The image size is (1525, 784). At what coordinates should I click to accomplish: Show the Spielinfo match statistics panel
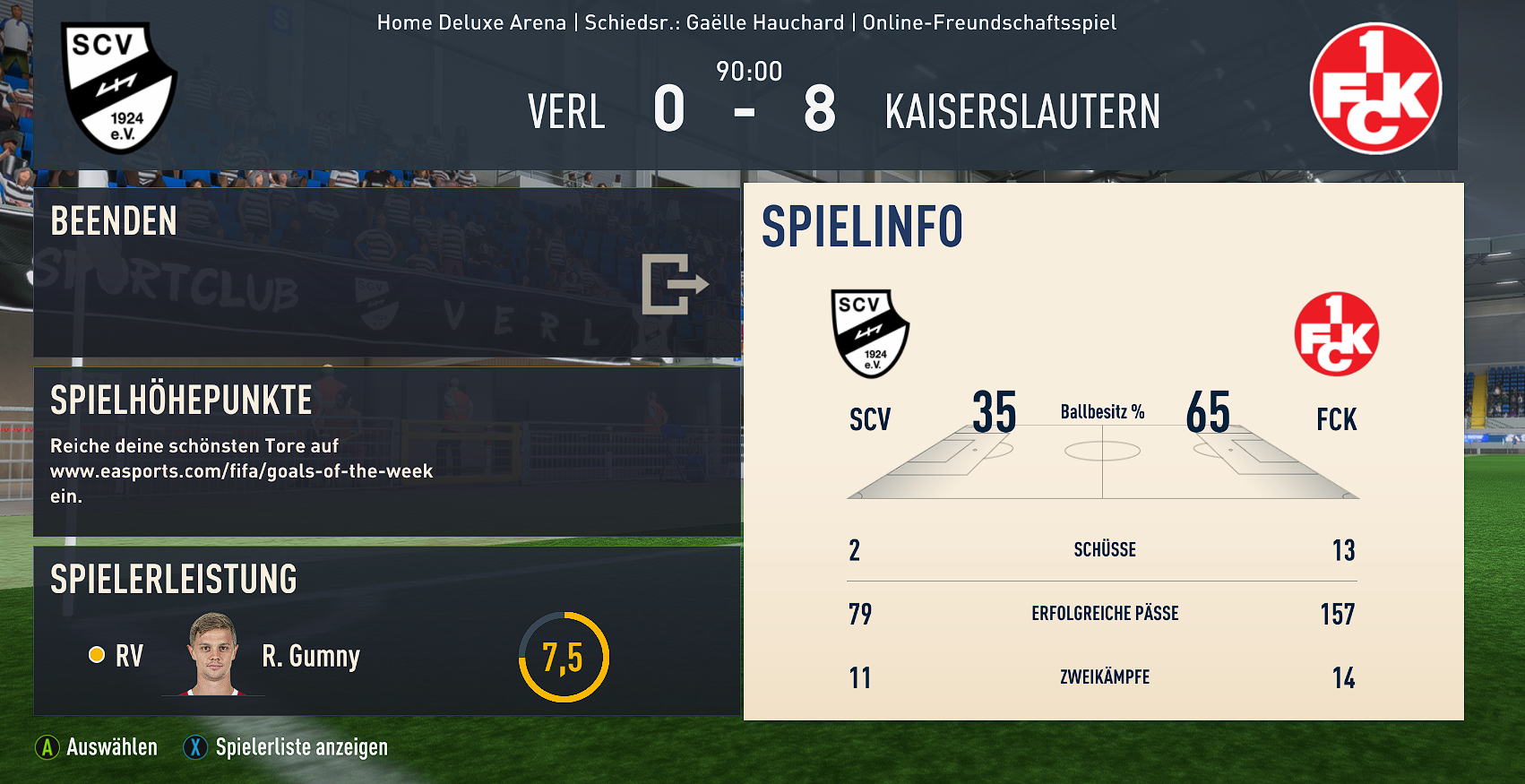tap(1103, 451)
